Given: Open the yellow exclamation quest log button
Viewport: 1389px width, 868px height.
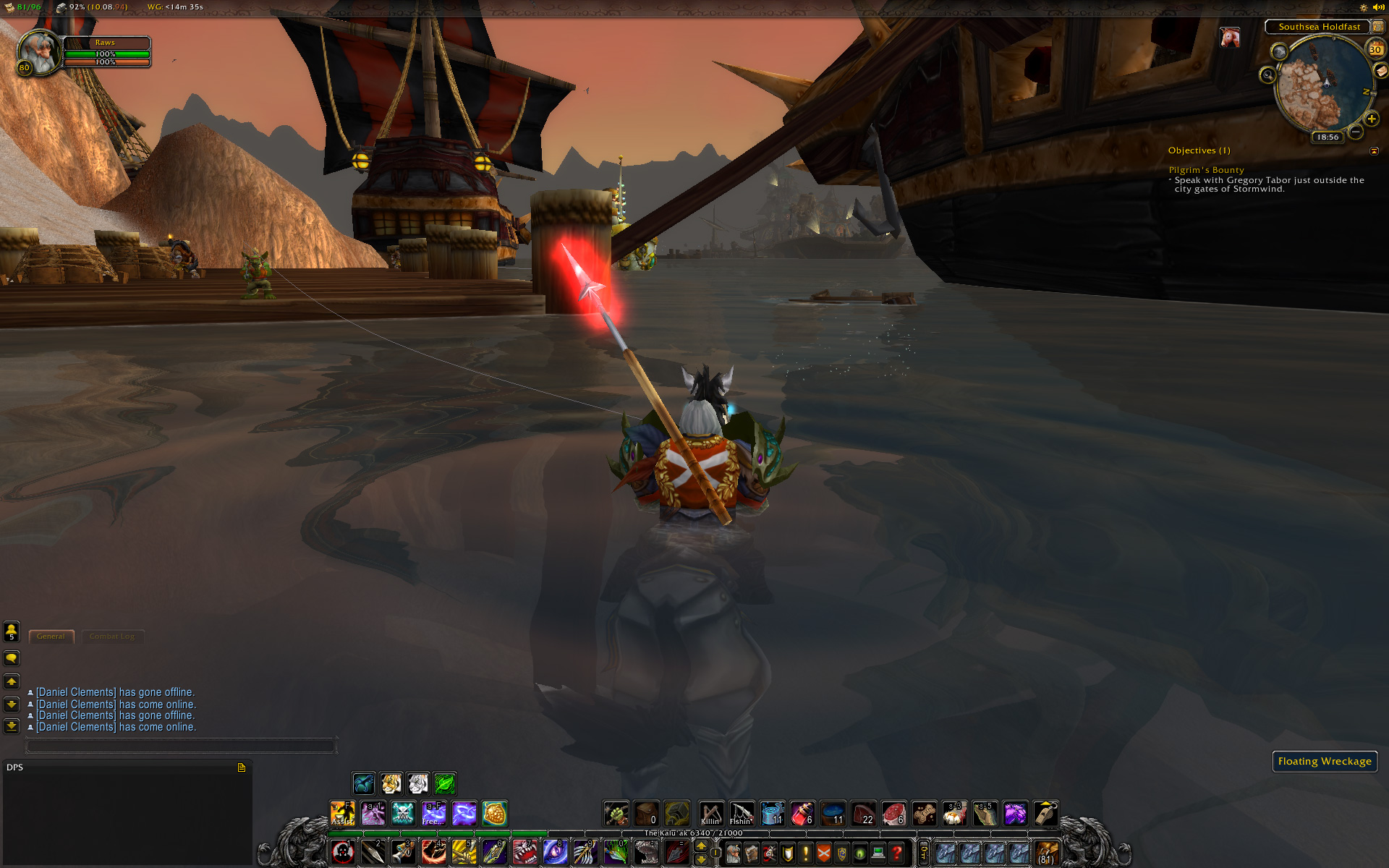Looking at the screenshot, I should point(805,854).
